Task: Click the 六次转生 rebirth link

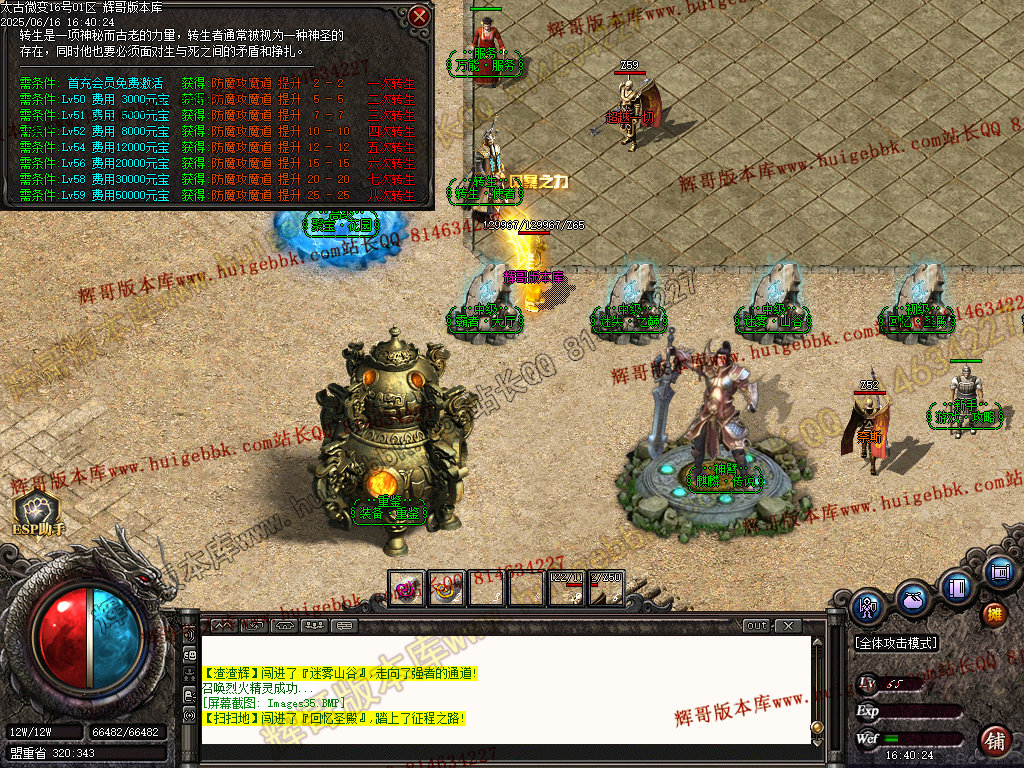Action: [391, 164]
